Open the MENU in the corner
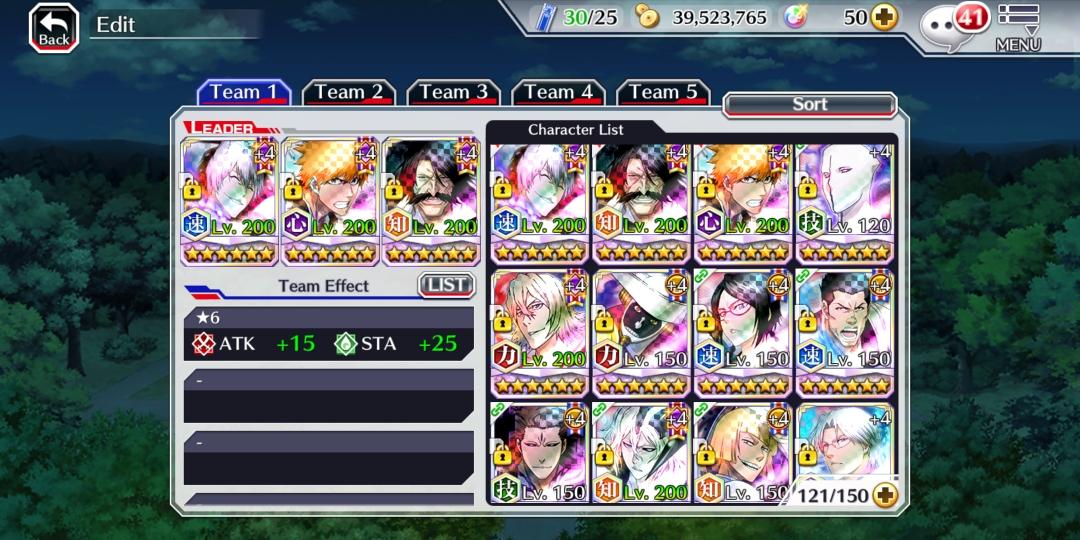This screenshot has height=540, width=1080. (1018, 27)
